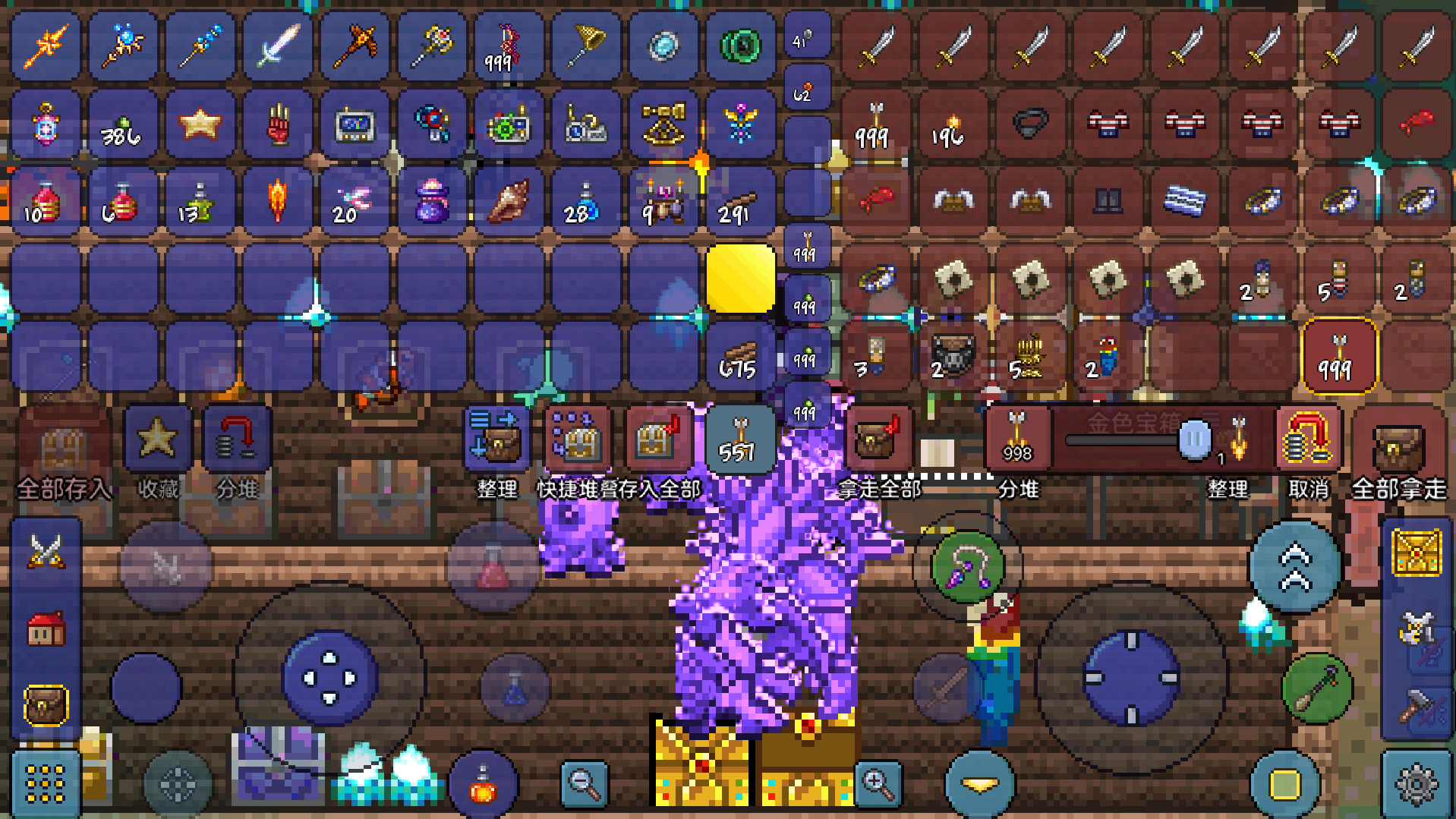Choose the highlighted 999 arrows chest slot
The height and width of the screenshot is (819, 1456).
tap(1338, 357)
